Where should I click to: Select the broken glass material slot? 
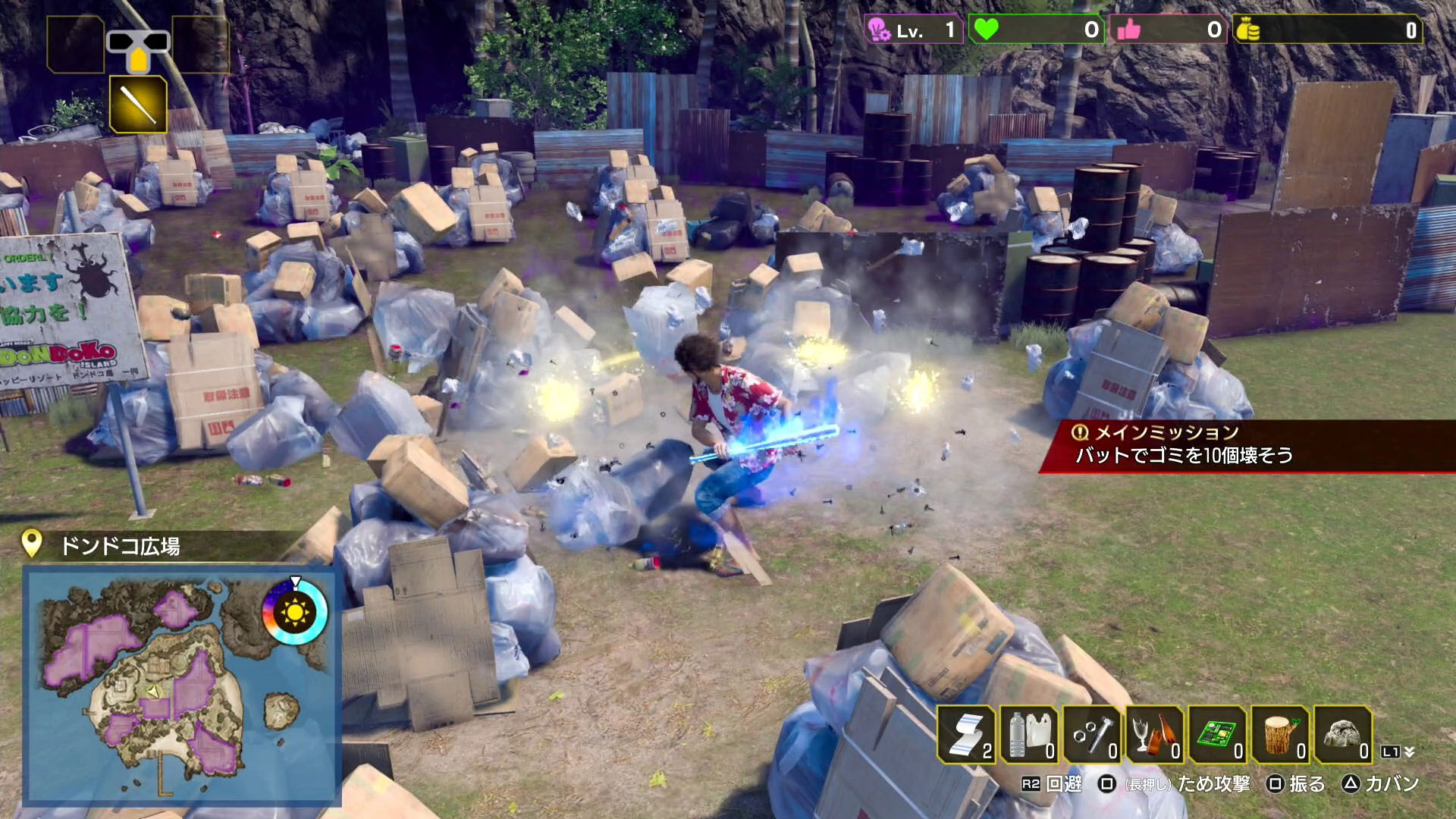(1155, 734)
